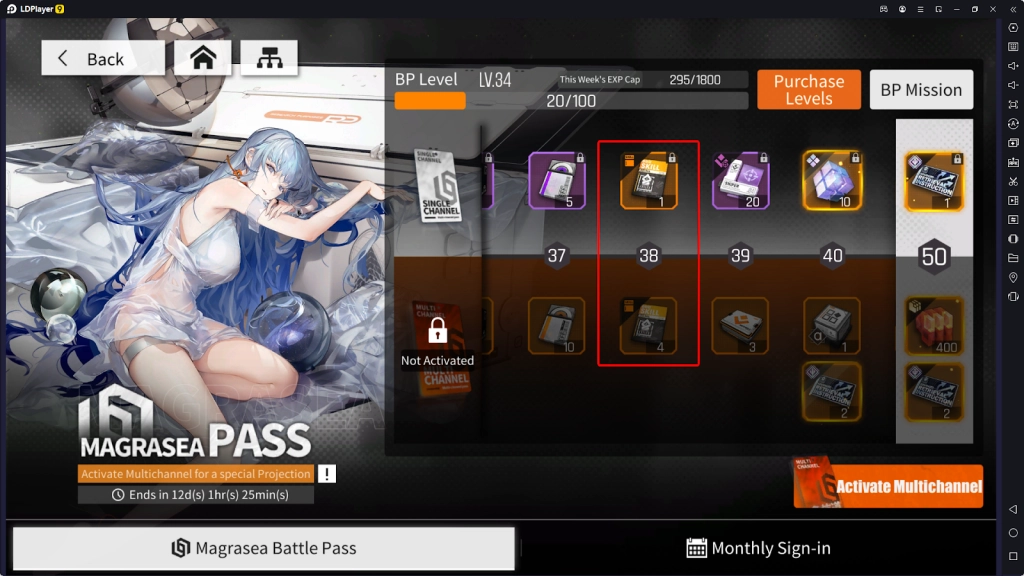Choose the level 37 top reward x5
The image size is (1024, 576).
pyautogui.click(x=556, y=180)
